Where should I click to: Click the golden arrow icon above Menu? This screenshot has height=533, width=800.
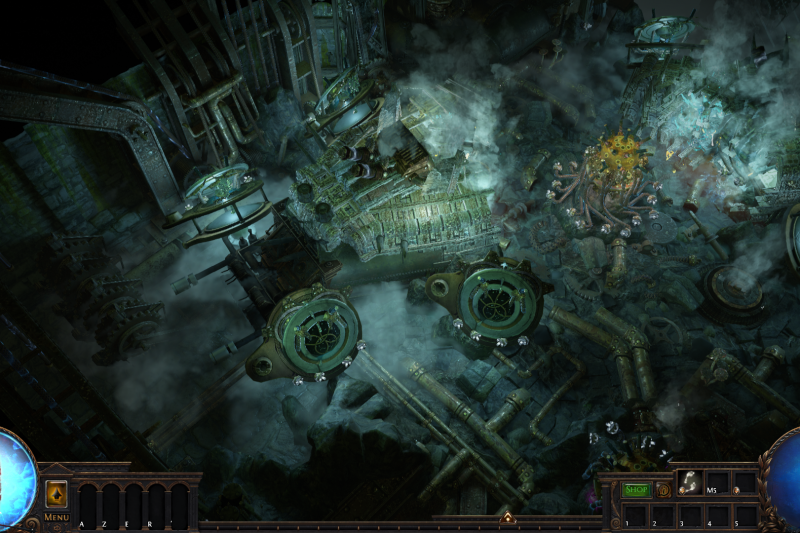[56, 493]
